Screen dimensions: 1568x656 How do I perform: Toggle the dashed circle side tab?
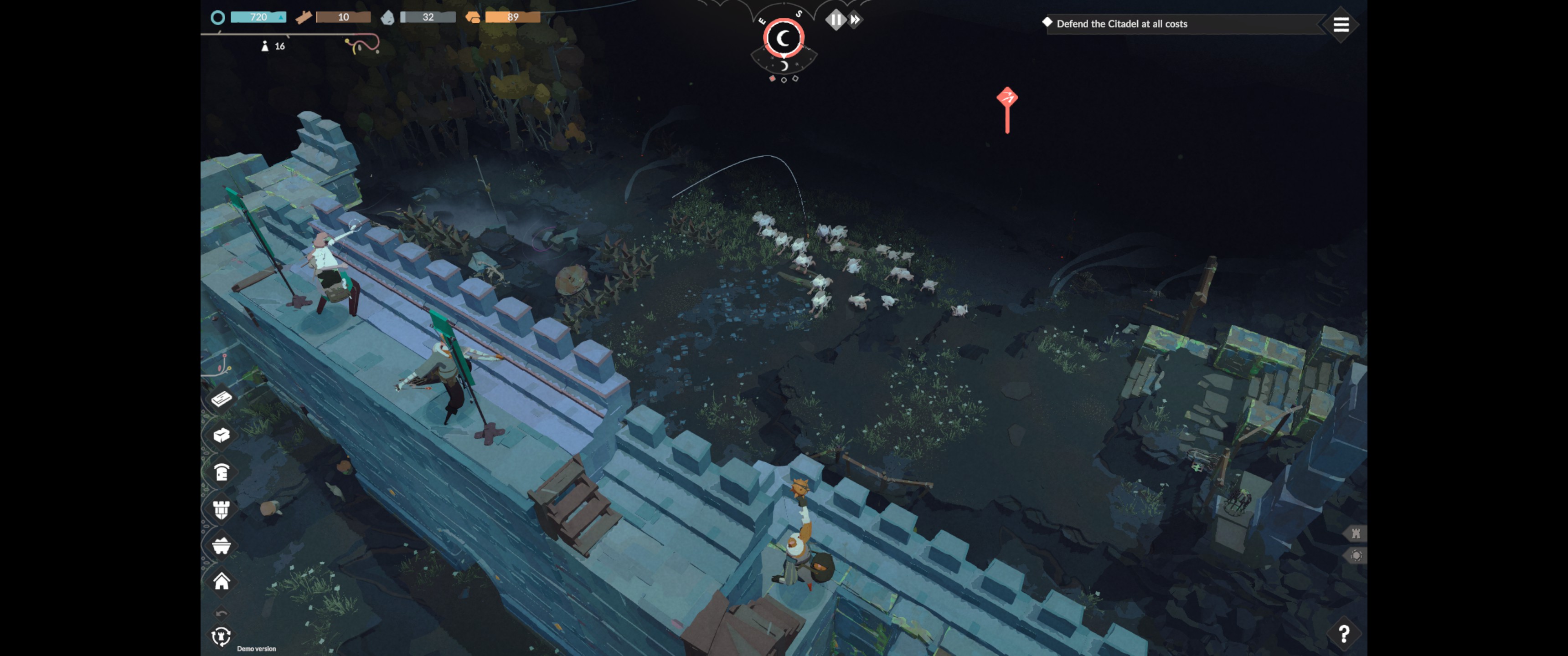pyautogui.click(x=1356, y=556)
